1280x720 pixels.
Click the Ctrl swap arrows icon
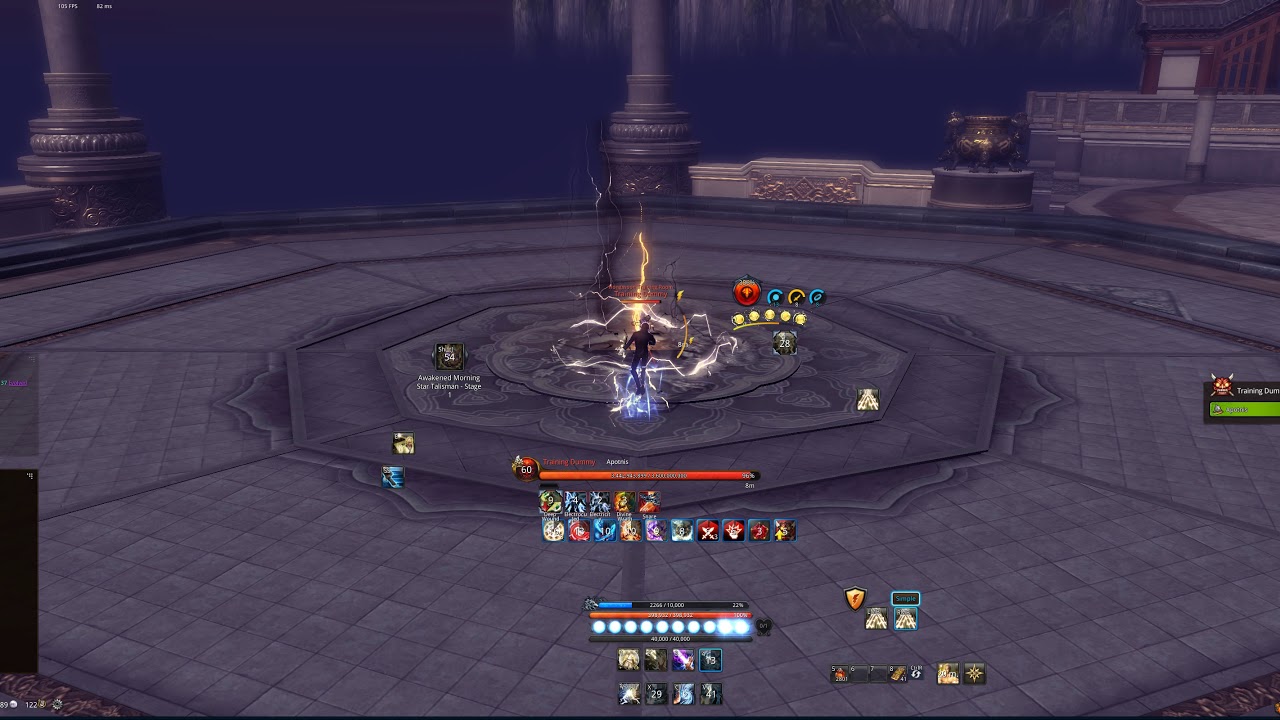tap(916, 674)
